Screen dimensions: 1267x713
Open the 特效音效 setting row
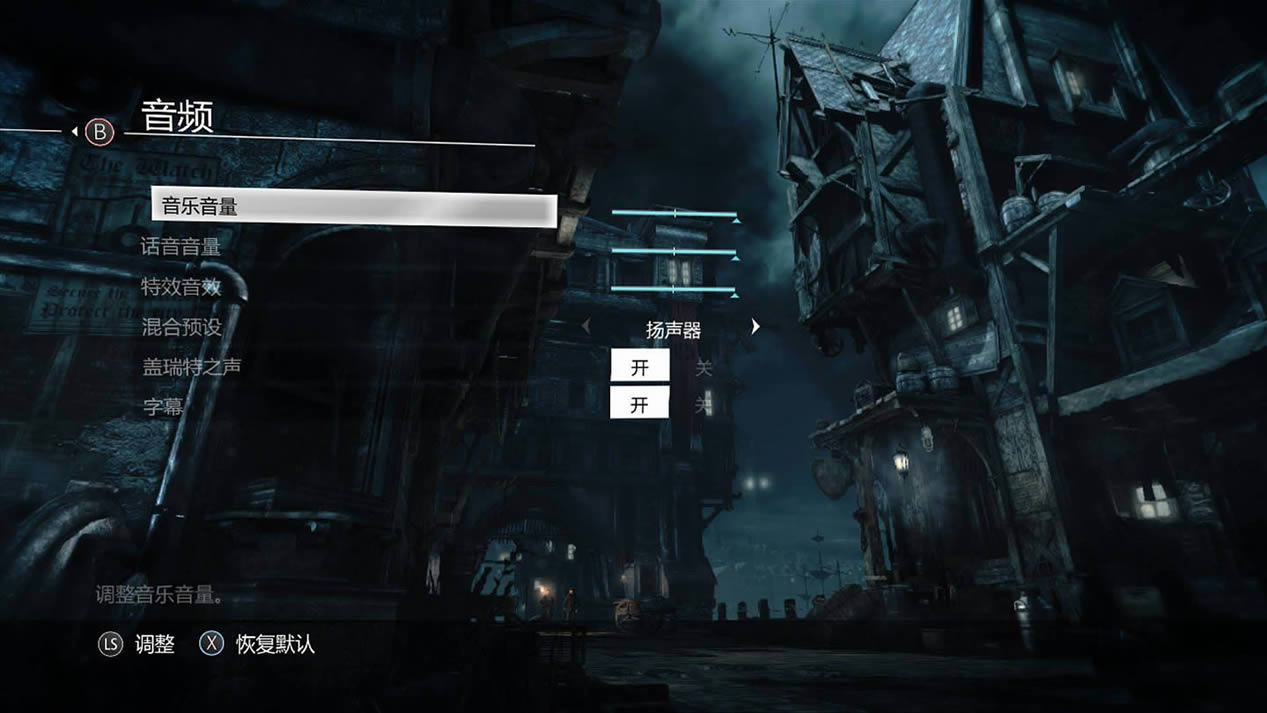(181, 287)
